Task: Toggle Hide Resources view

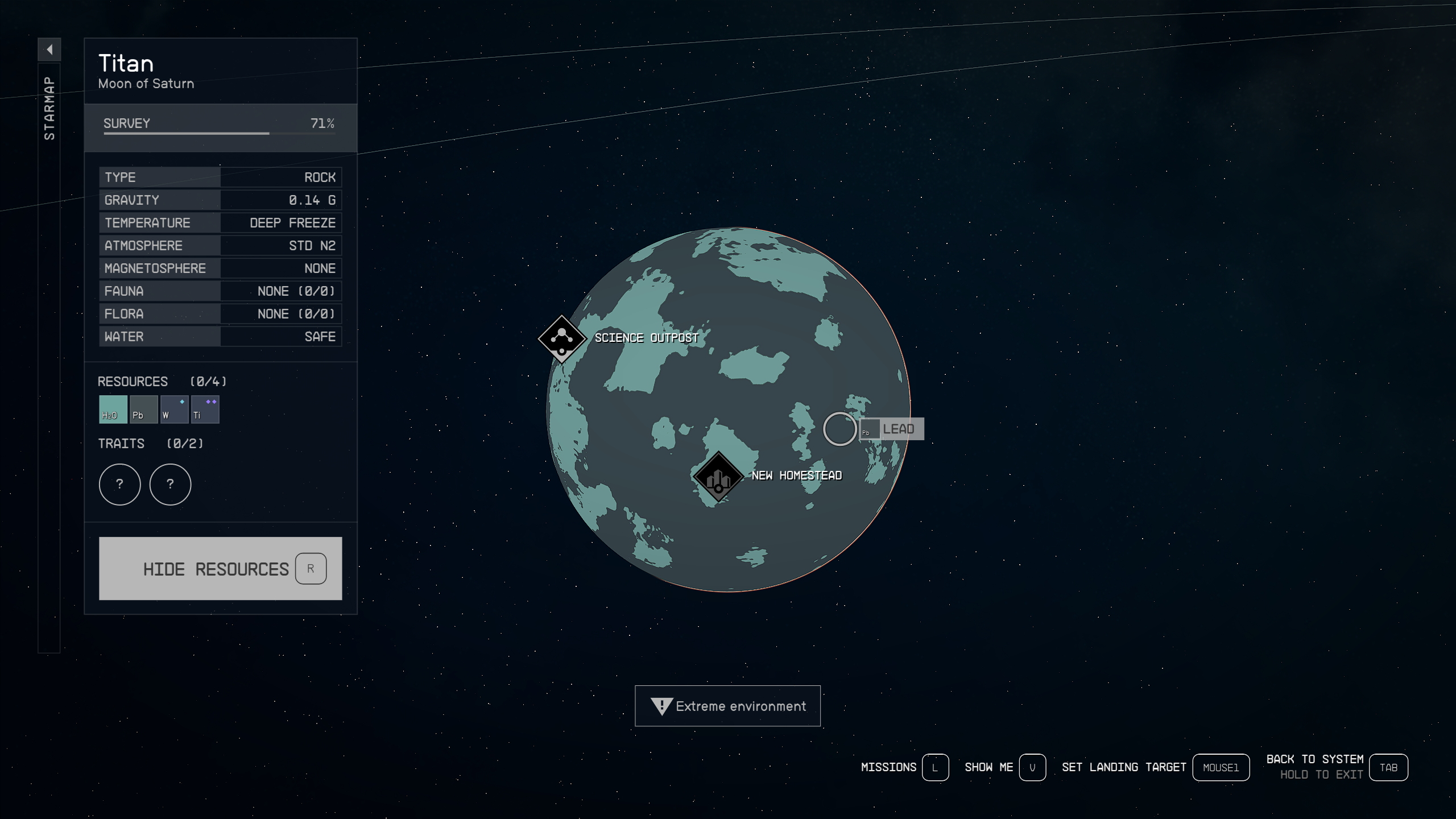Action: click(x=220, y=569)
